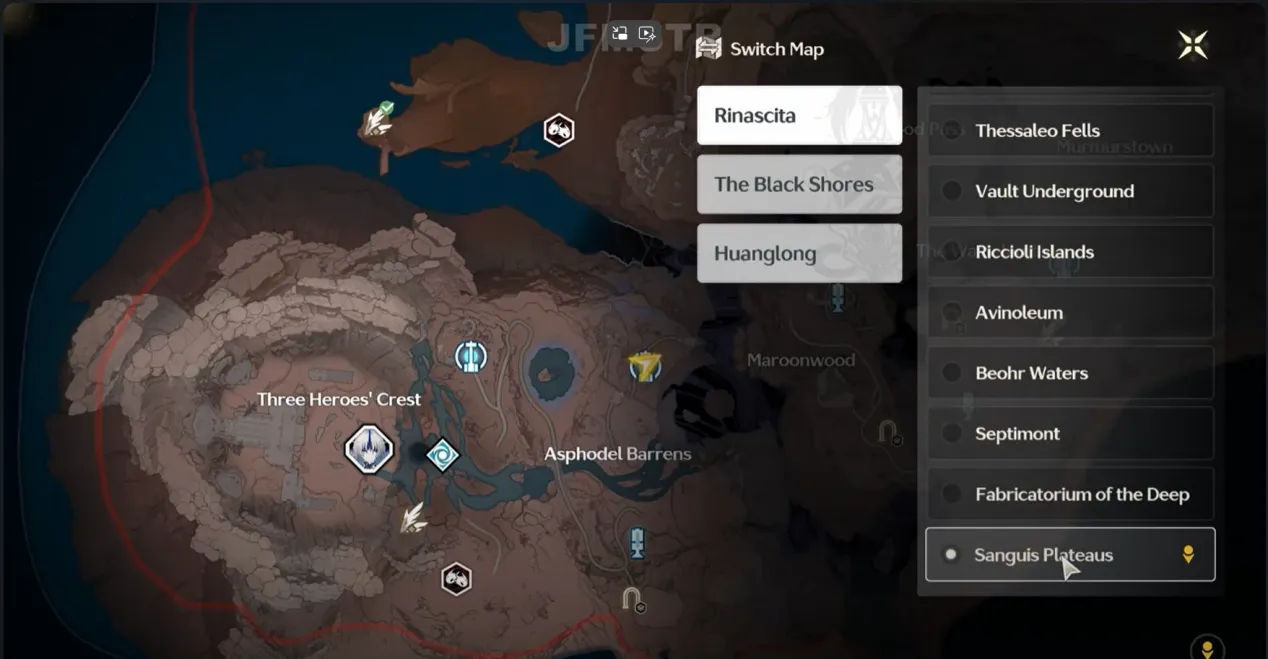Click the round blue beacon marker
This screenshot has width=1268, height=659.
471,355
